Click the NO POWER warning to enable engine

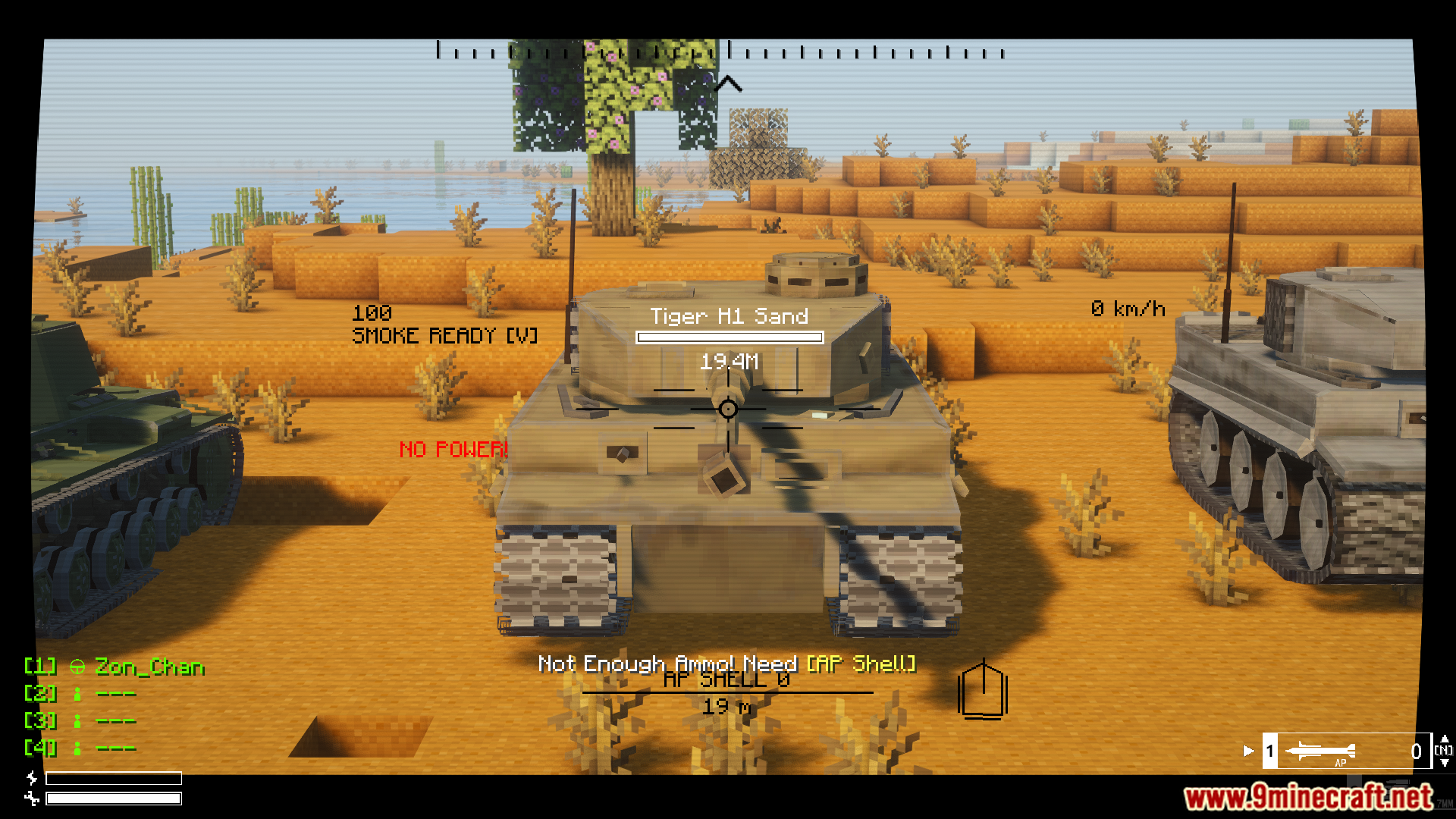453,449
